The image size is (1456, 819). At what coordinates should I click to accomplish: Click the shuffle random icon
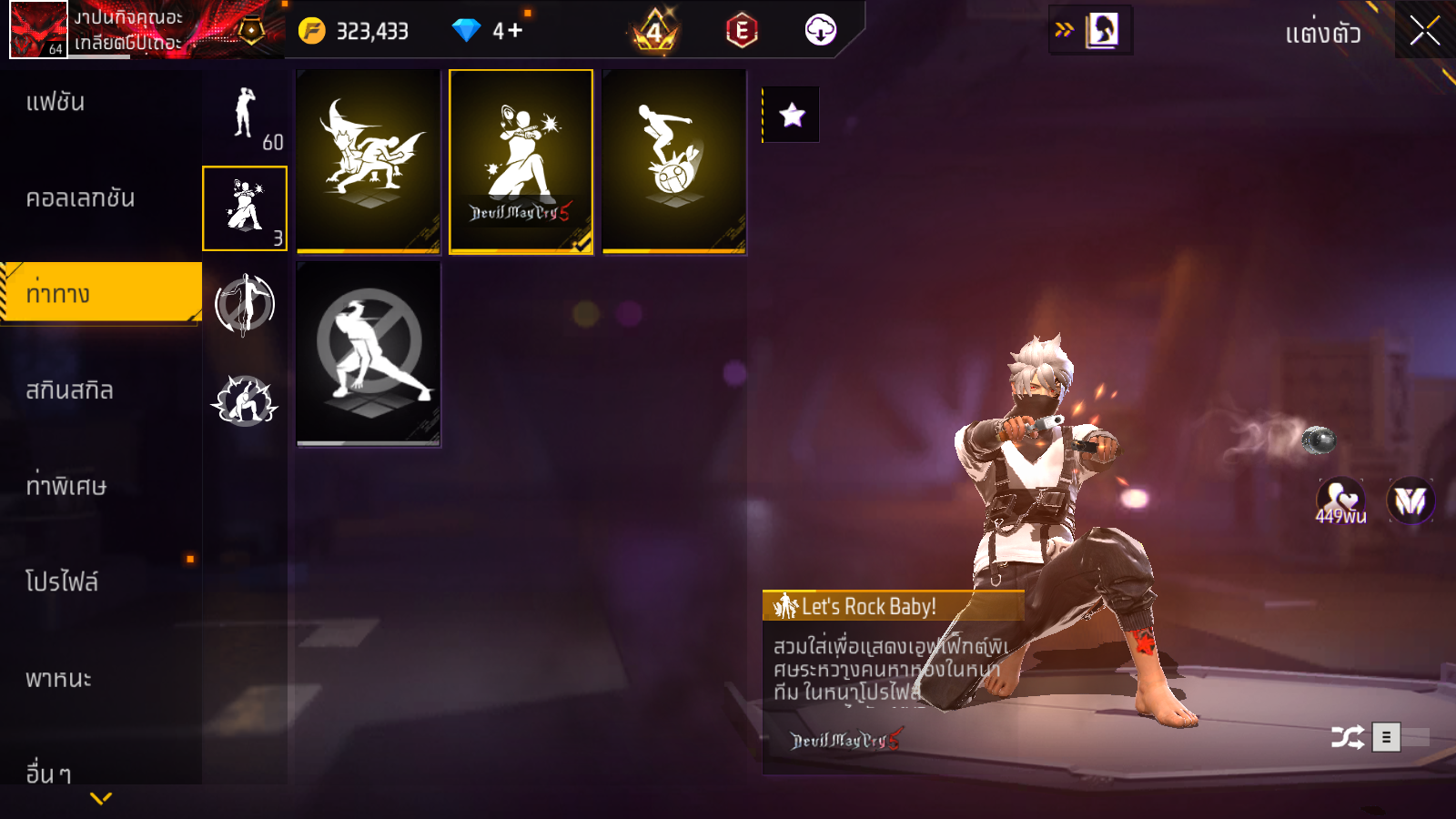1347,737
